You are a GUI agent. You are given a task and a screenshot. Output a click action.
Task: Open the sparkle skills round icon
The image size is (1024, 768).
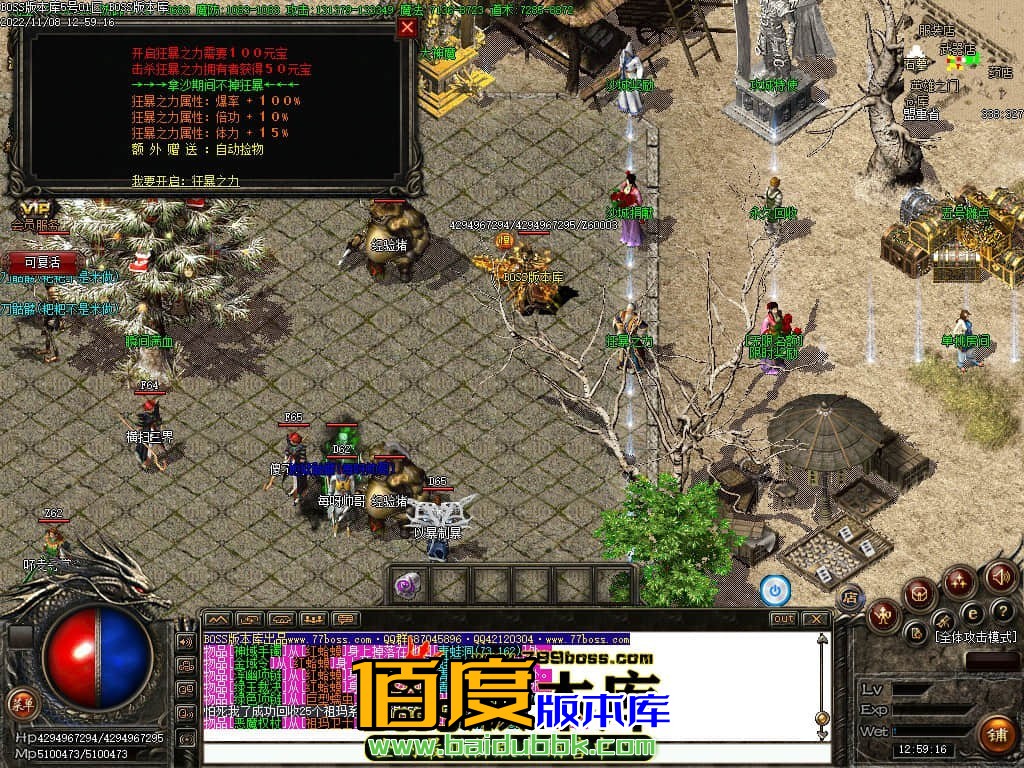(960, 581)
